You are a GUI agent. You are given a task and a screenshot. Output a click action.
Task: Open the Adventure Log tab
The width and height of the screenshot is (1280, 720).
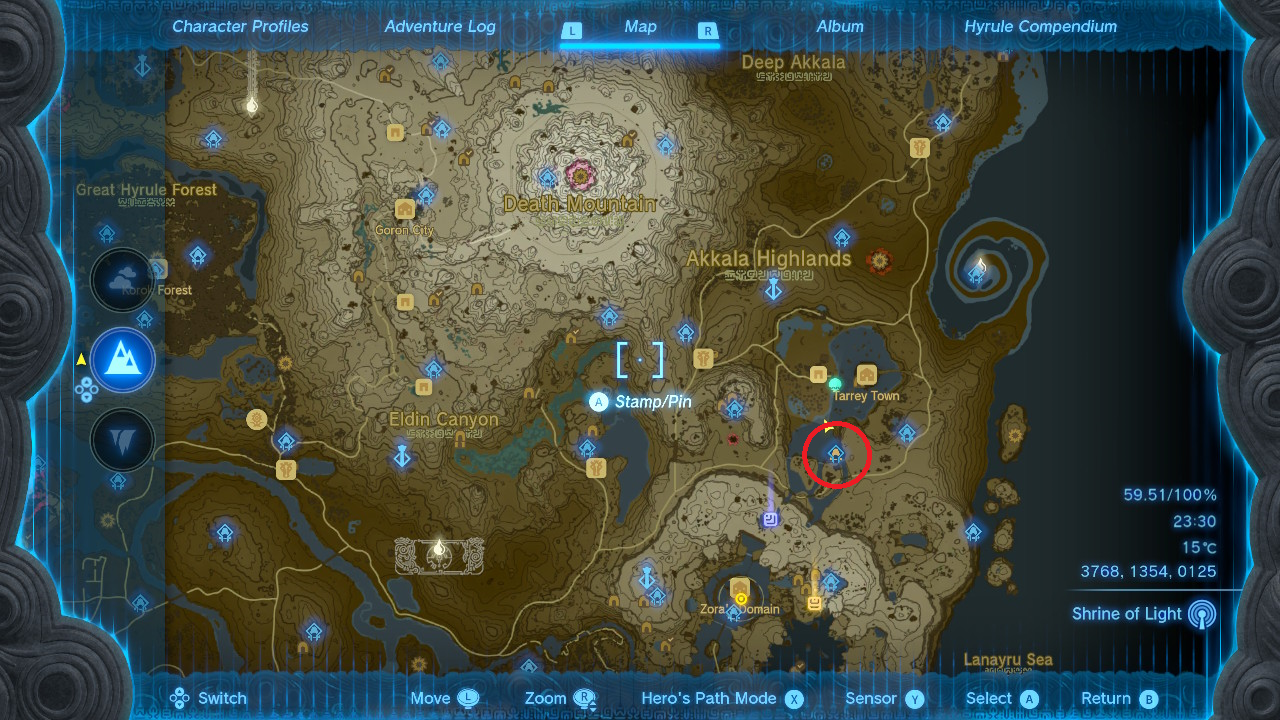pyautogui.click(x=440, y=27)
